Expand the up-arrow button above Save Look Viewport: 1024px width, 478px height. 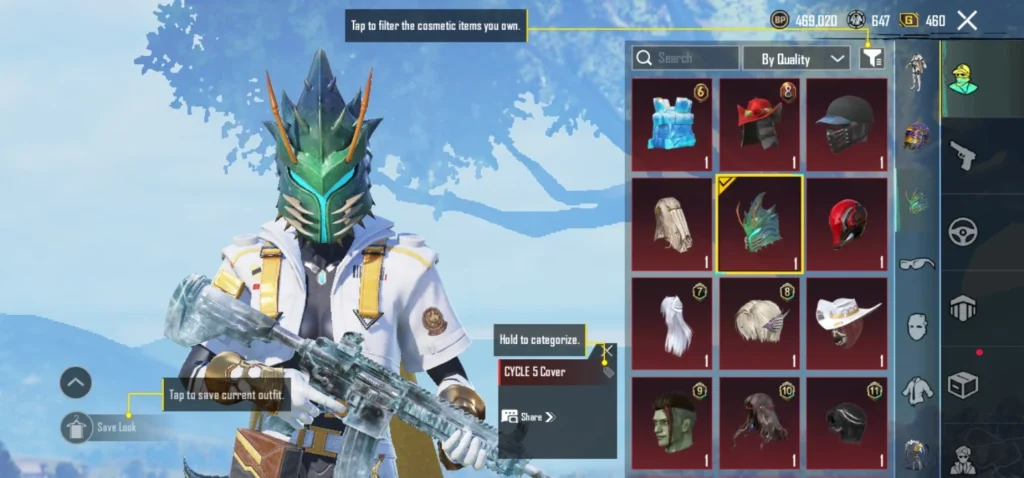pos(76,382)
